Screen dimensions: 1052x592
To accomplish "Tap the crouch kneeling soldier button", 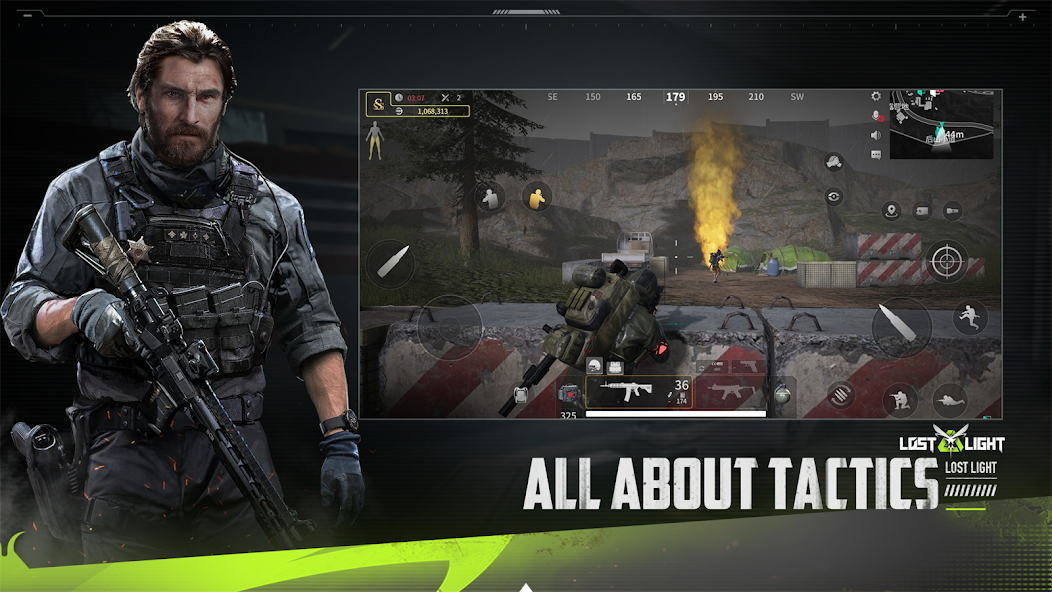I will tap(899, 400).
